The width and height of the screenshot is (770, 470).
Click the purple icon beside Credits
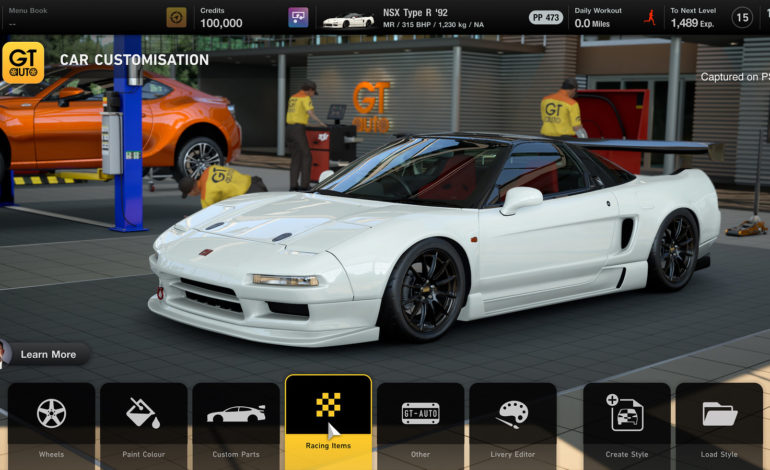point(298,17)
